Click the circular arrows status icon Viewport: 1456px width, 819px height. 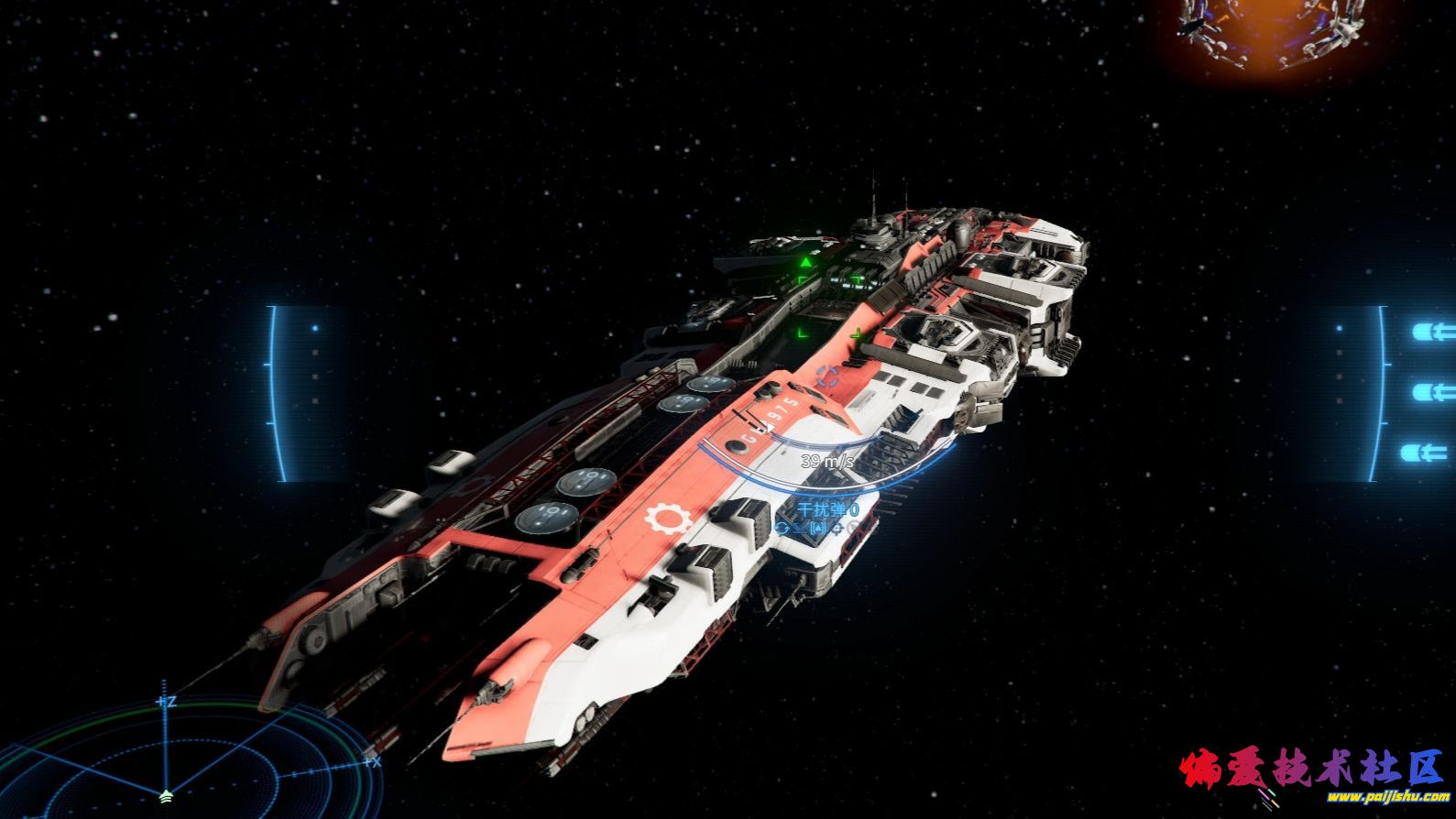point(783,528)
